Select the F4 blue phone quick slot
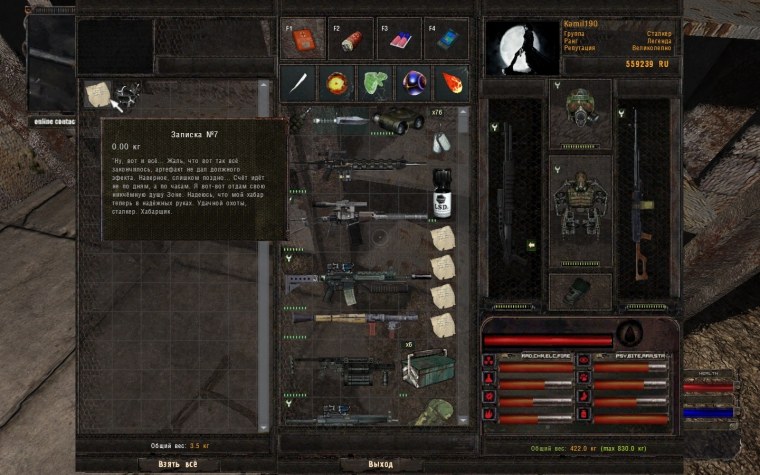 pos(445,38)
